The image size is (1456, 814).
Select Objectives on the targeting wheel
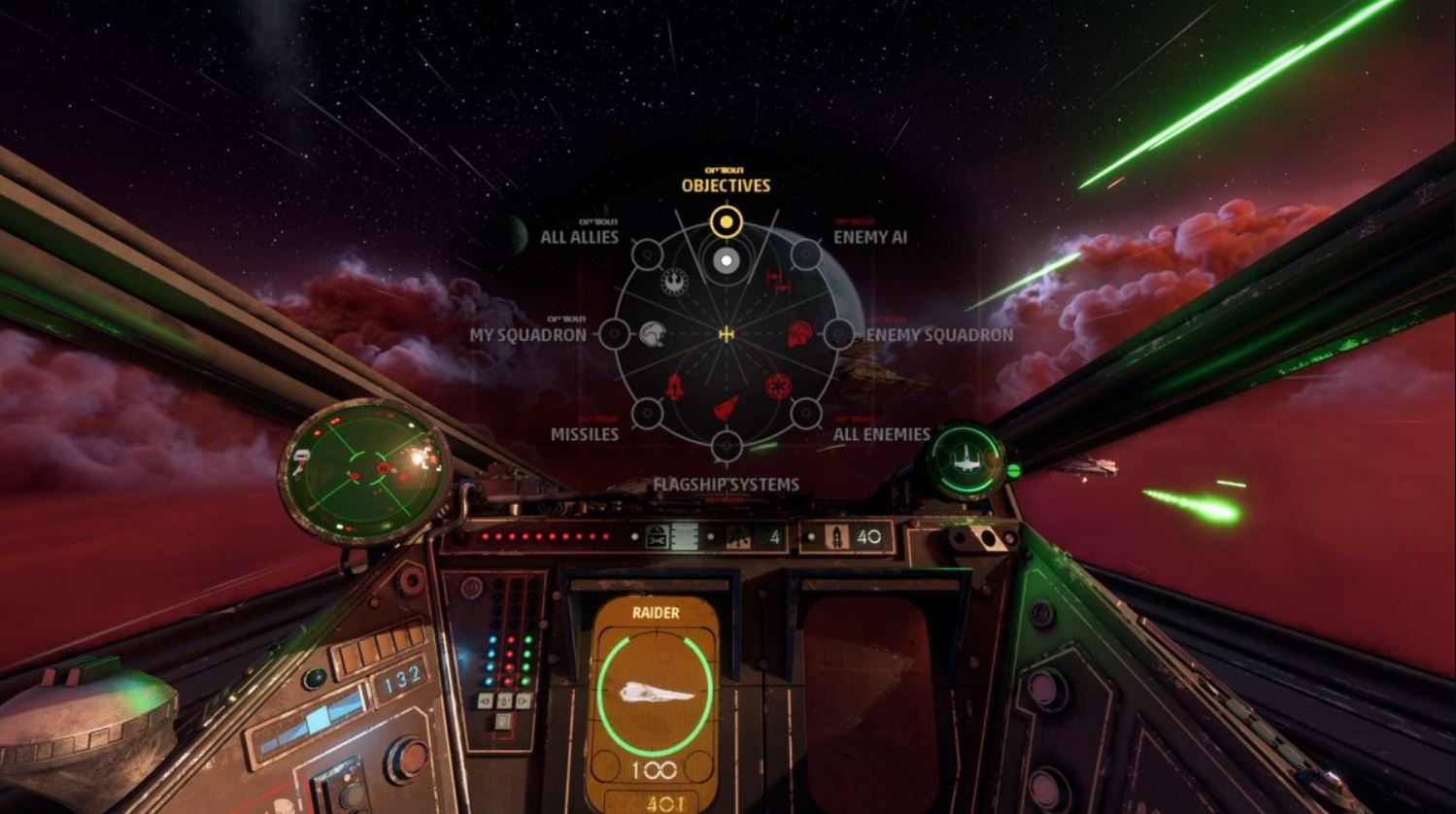[726, 222]
